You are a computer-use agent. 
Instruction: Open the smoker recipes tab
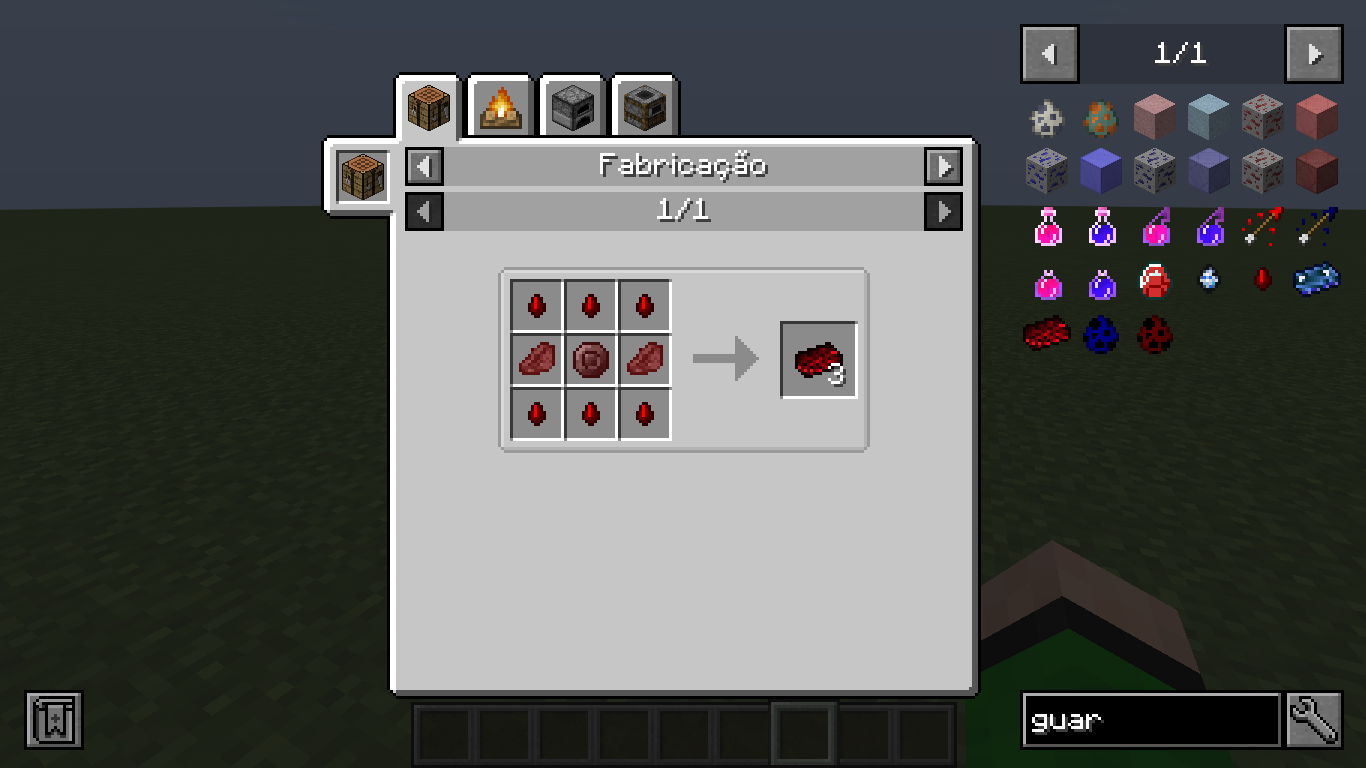pos(643,107)
